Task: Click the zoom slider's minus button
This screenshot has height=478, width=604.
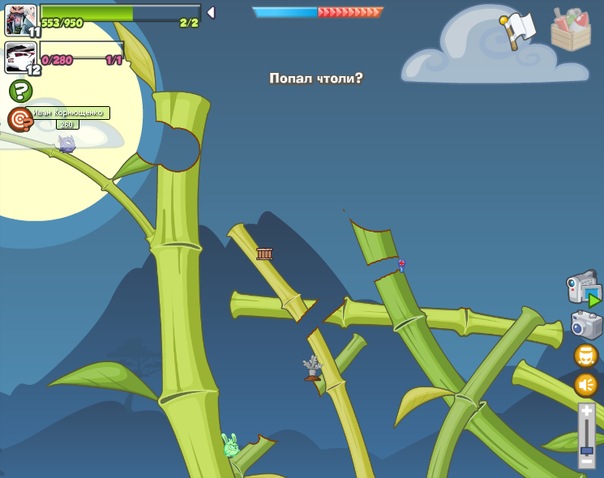Action: click(x=587, y=471)
